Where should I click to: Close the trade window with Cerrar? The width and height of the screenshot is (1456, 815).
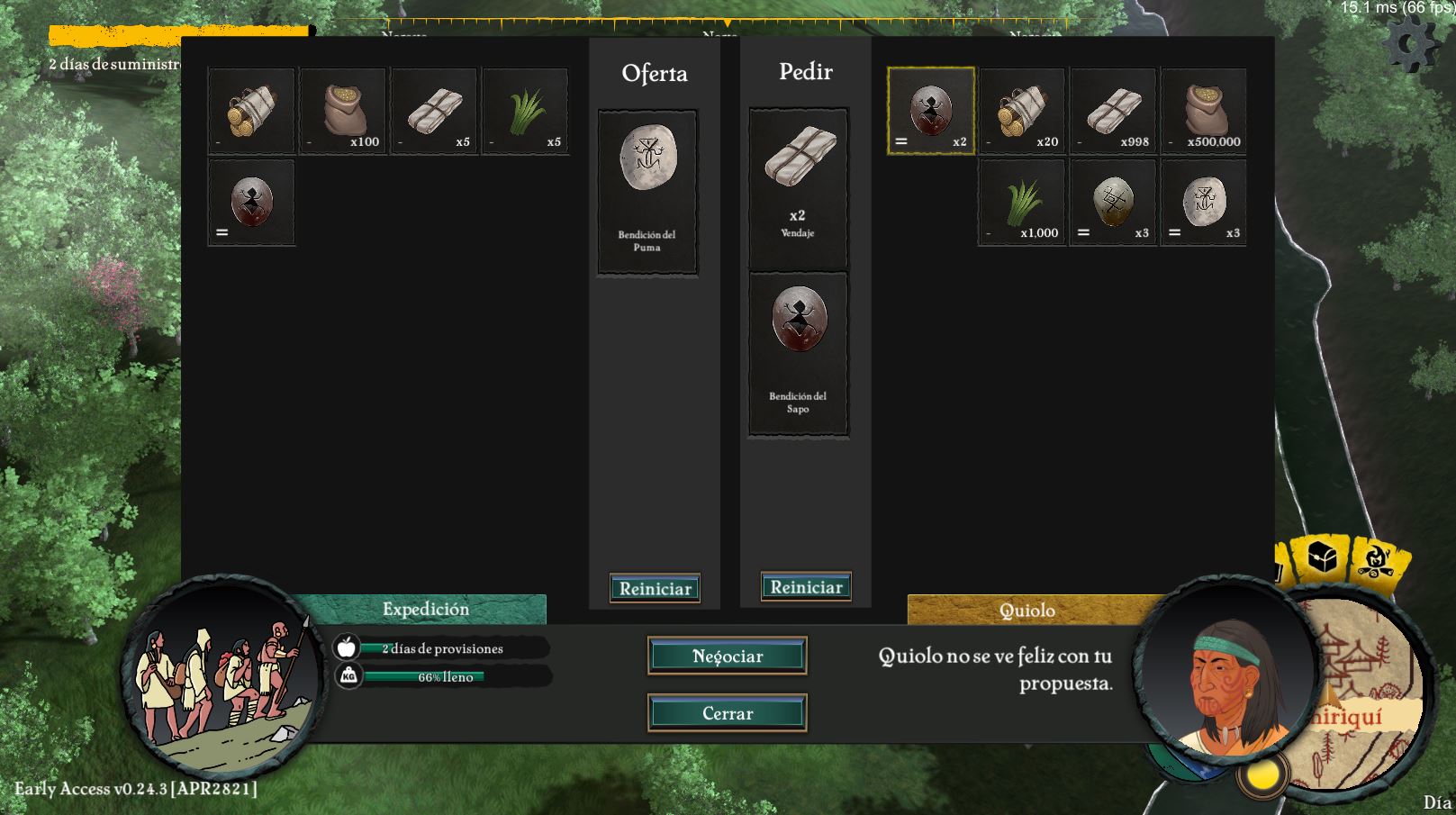tap(727, 713)
